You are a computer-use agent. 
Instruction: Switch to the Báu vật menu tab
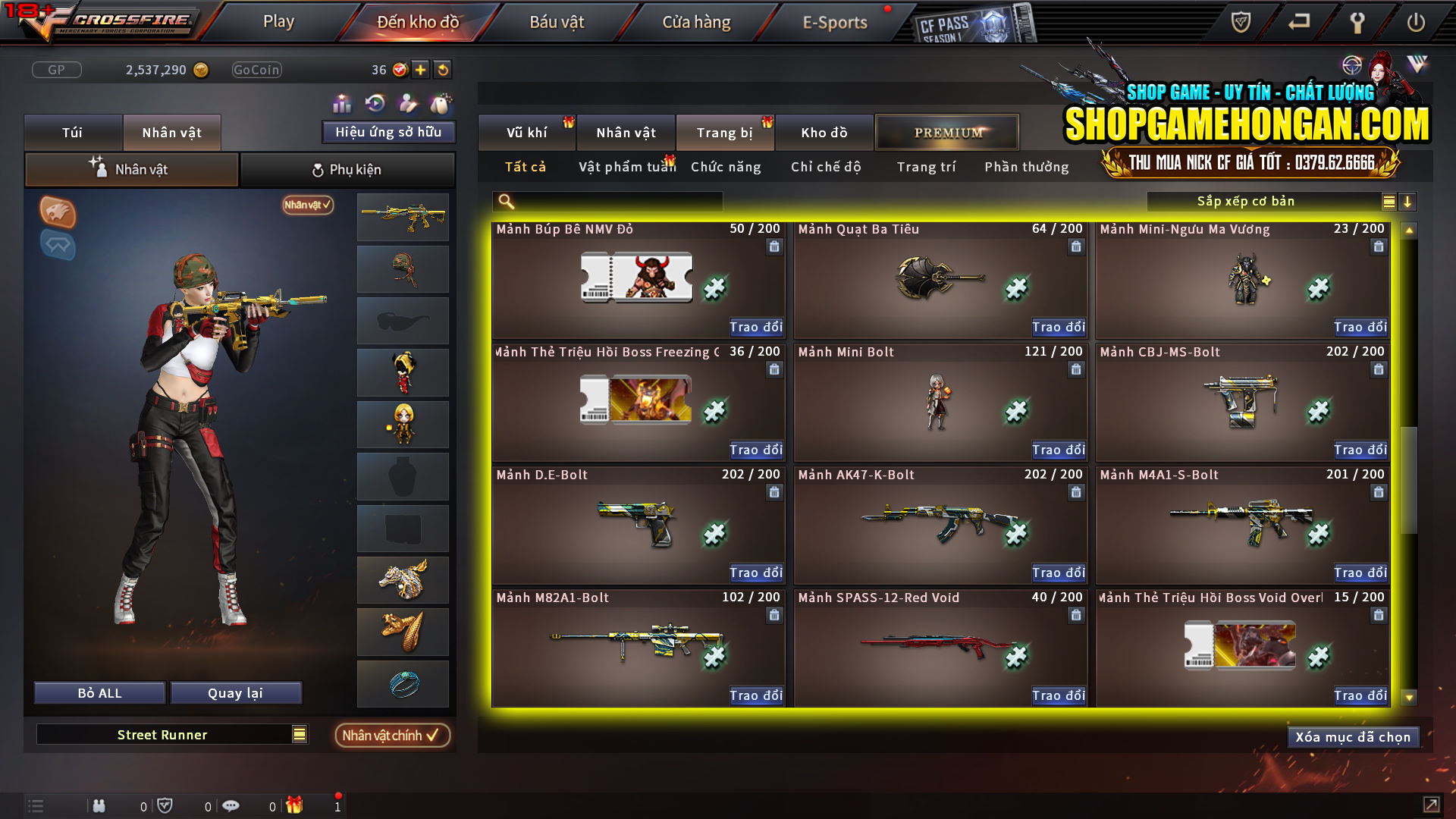557,21
